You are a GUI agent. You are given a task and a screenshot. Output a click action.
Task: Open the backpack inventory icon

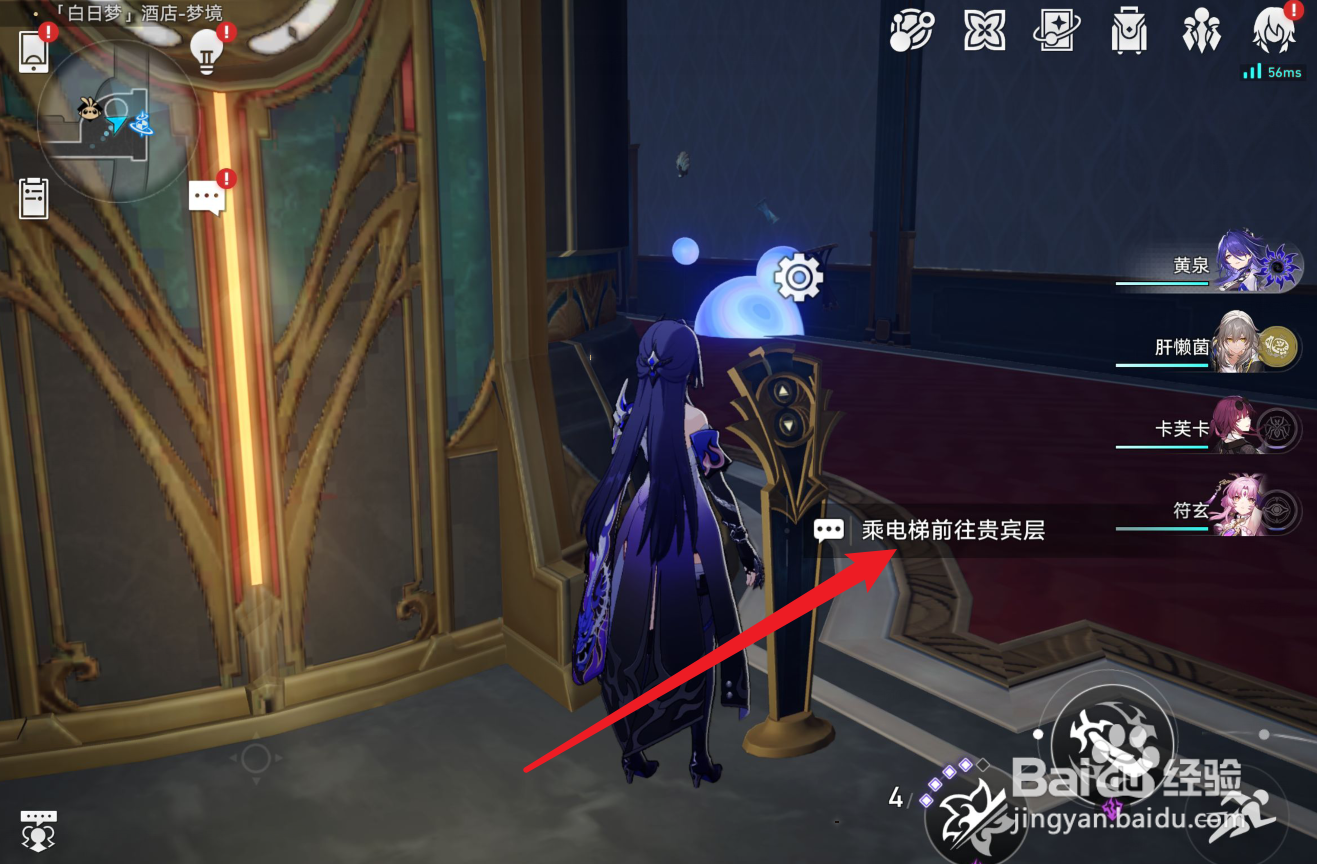[1128, 31]
